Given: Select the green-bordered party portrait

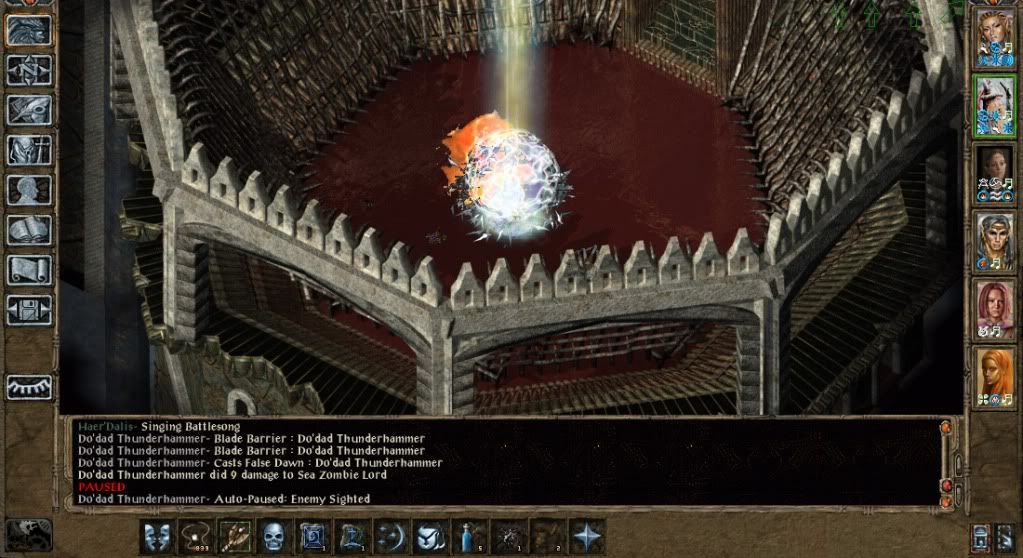Looking at the screenshot, I should [995, 108].
